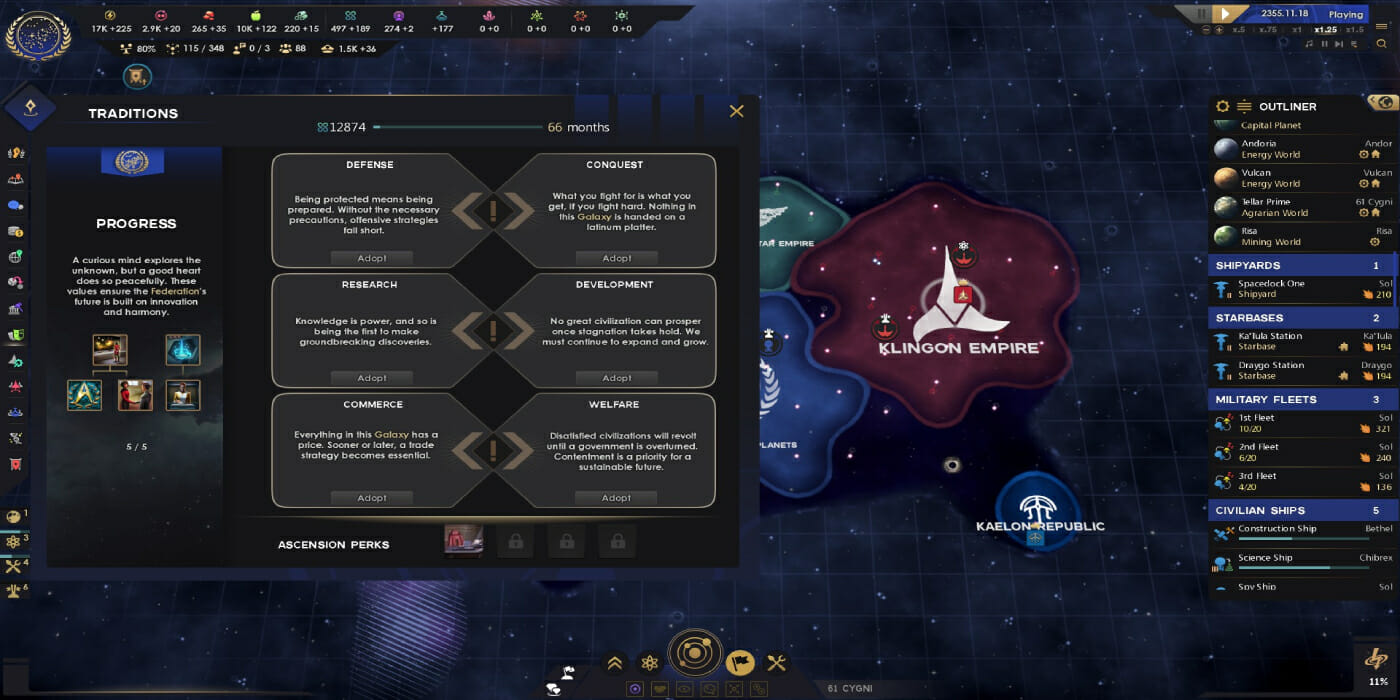The image size is (1400, 700).
Task: Adopt the Research tradition
Action: pos(372,378)
